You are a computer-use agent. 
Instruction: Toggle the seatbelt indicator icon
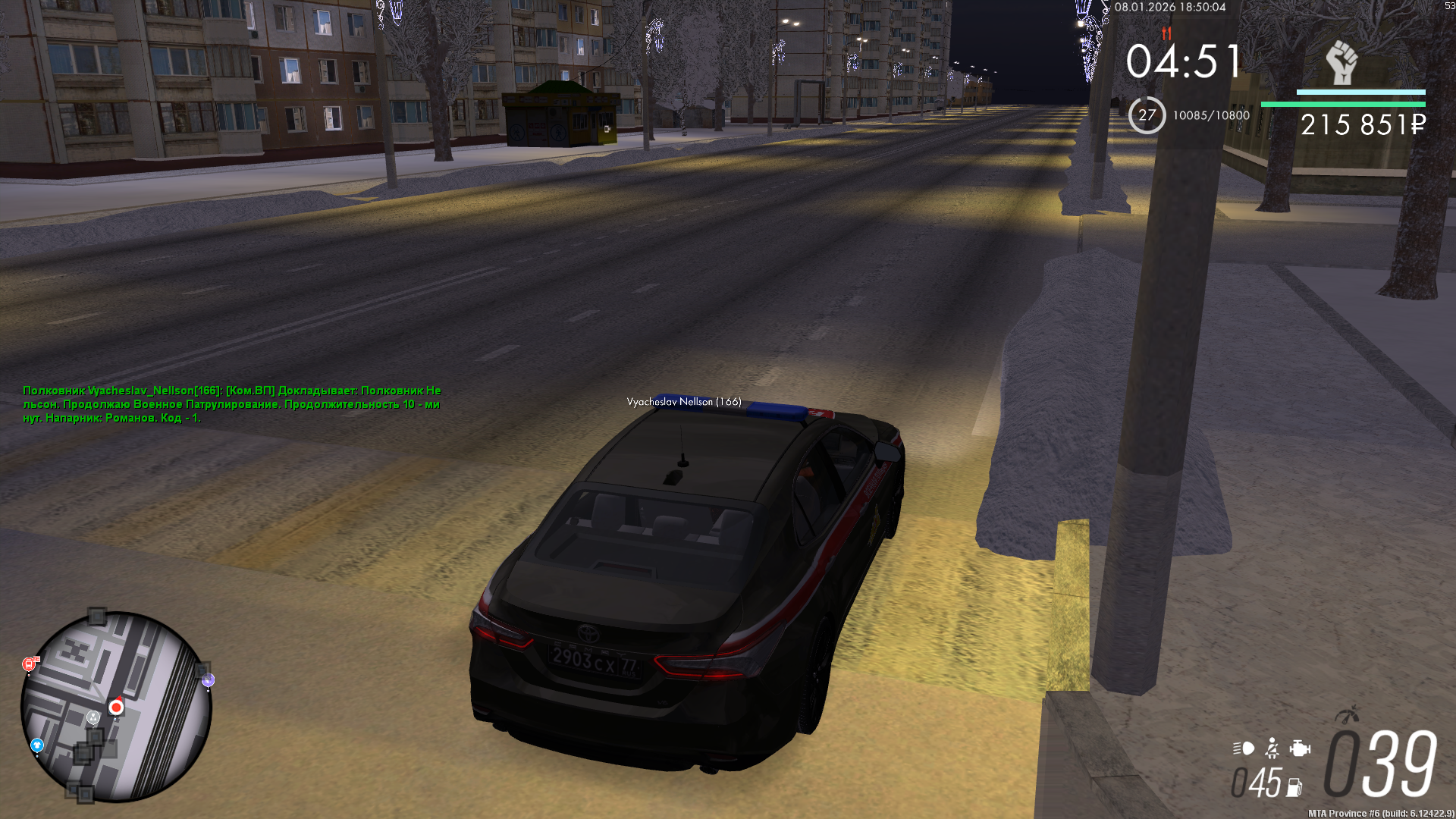coord(1272,748)
